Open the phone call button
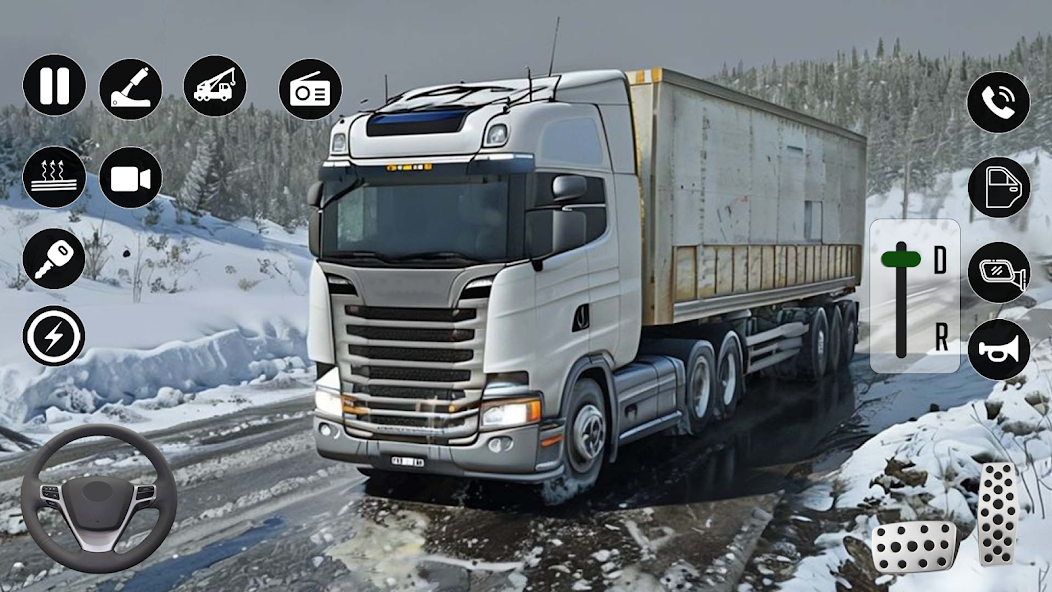The height and width of the screenshot is (592, 1052). click(x=998, y=102)
